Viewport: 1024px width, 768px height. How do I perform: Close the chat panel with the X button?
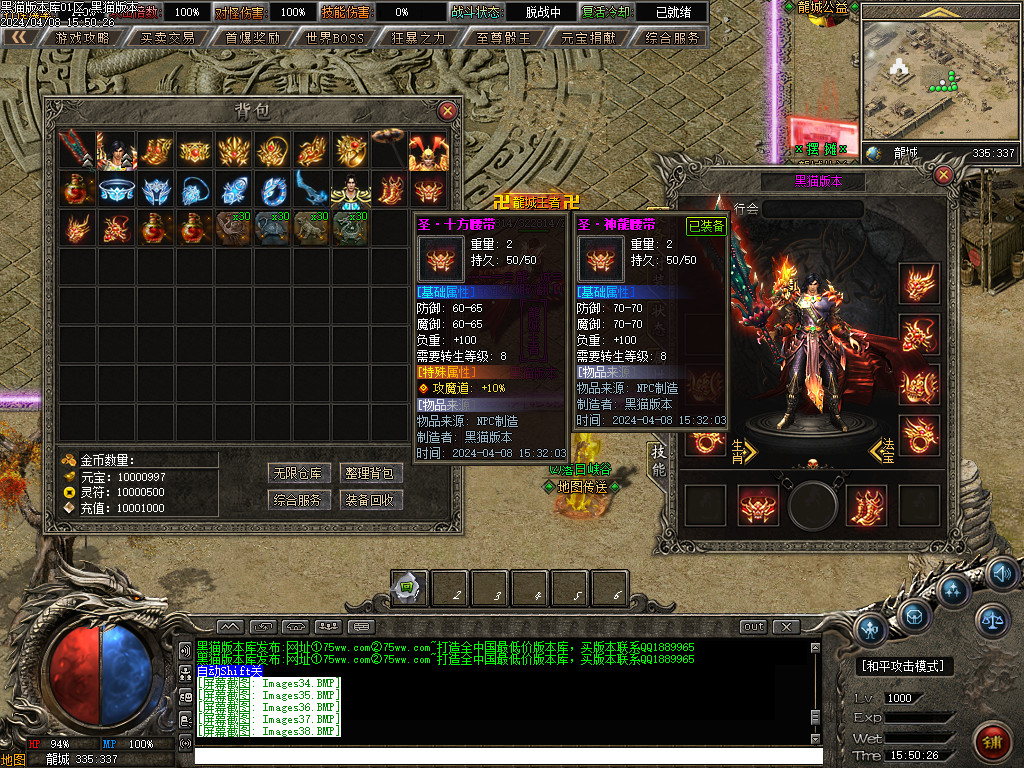click(x=787, y=627)
